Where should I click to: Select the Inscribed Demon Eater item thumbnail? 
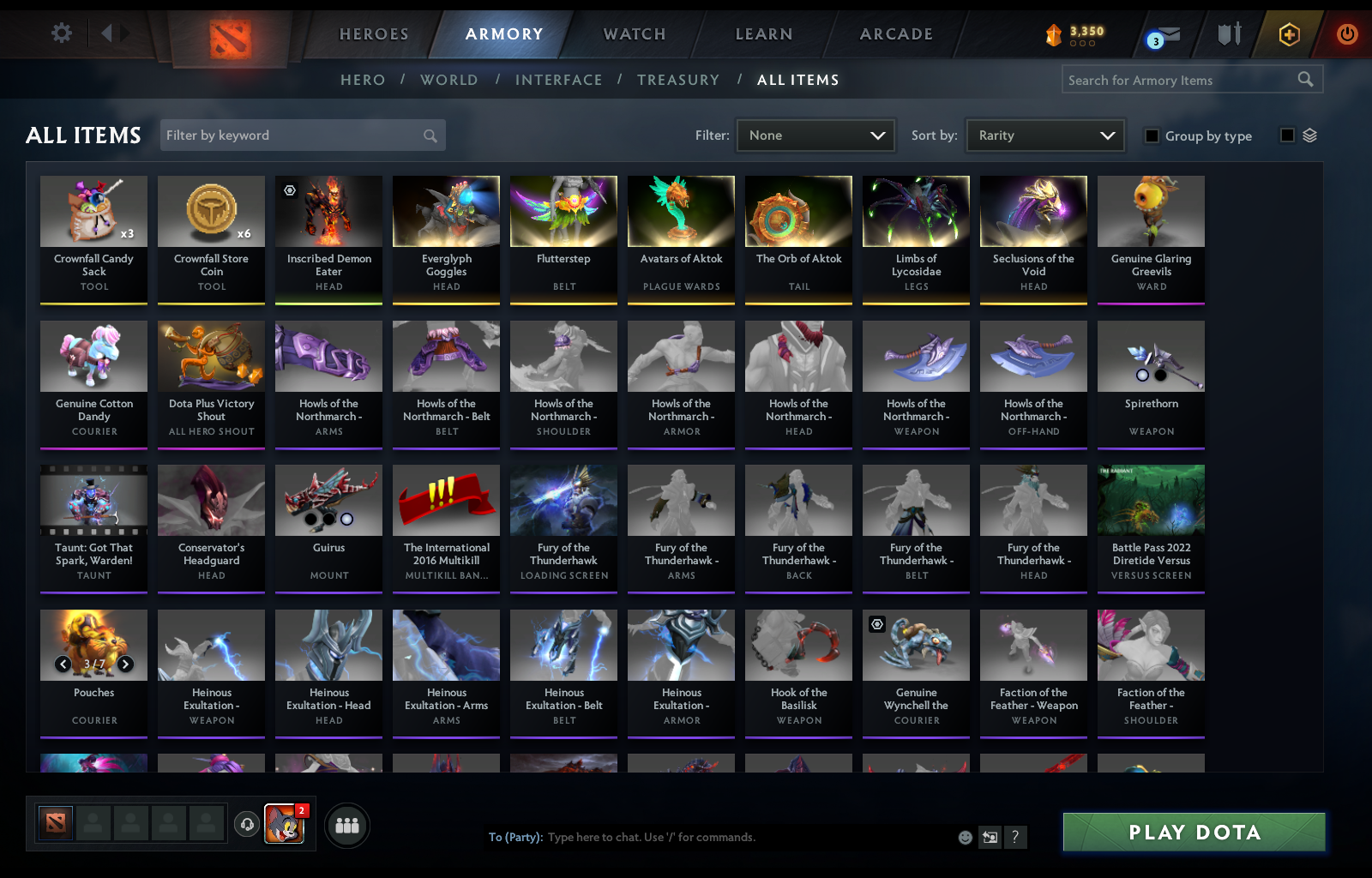[x=328, y=211]
